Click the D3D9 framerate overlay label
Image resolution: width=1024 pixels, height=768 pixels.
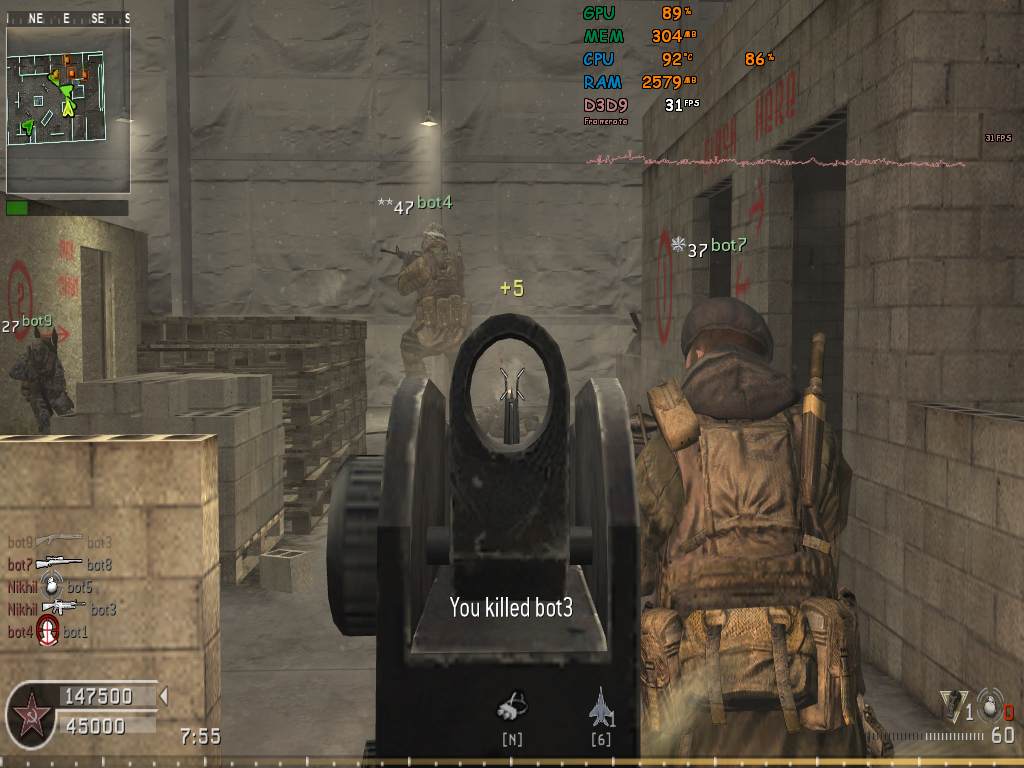(603, 104)
